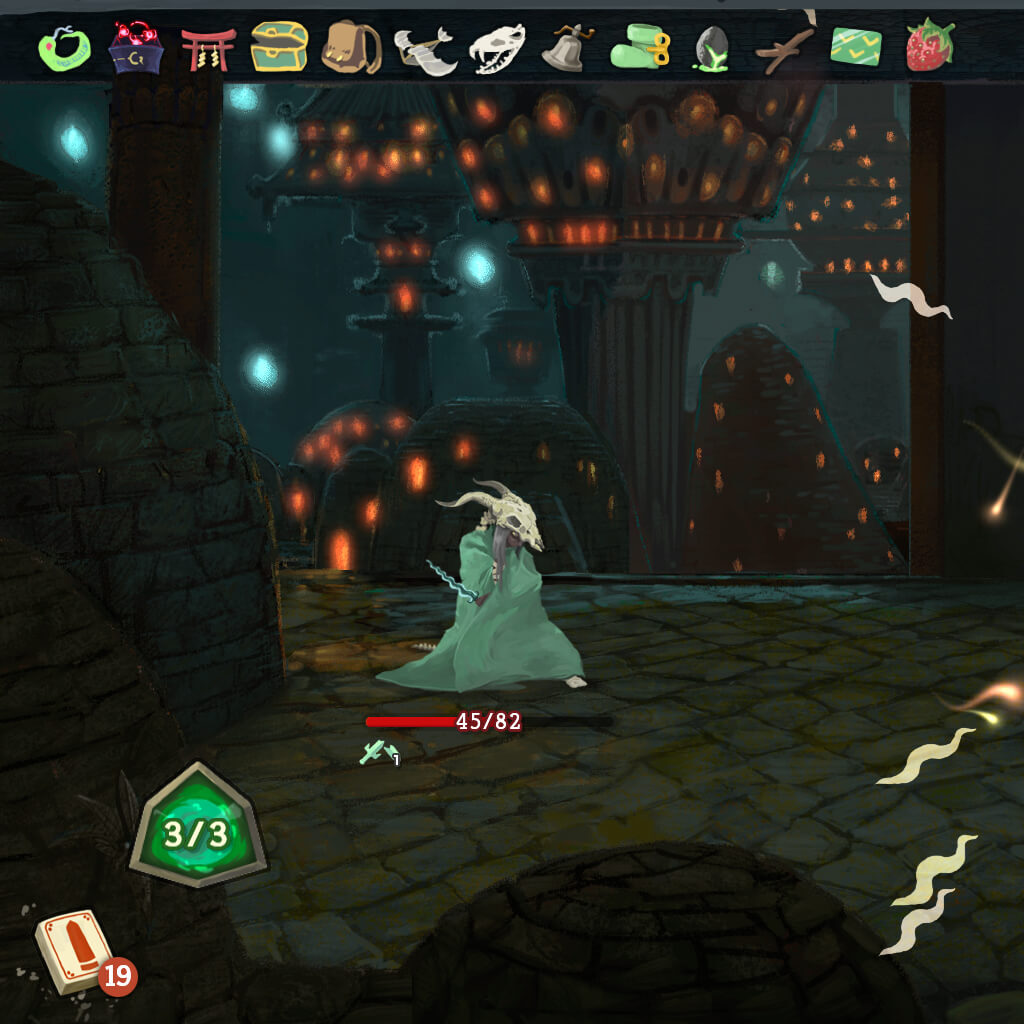Inspect the brown backpack relic

[351, 47]
